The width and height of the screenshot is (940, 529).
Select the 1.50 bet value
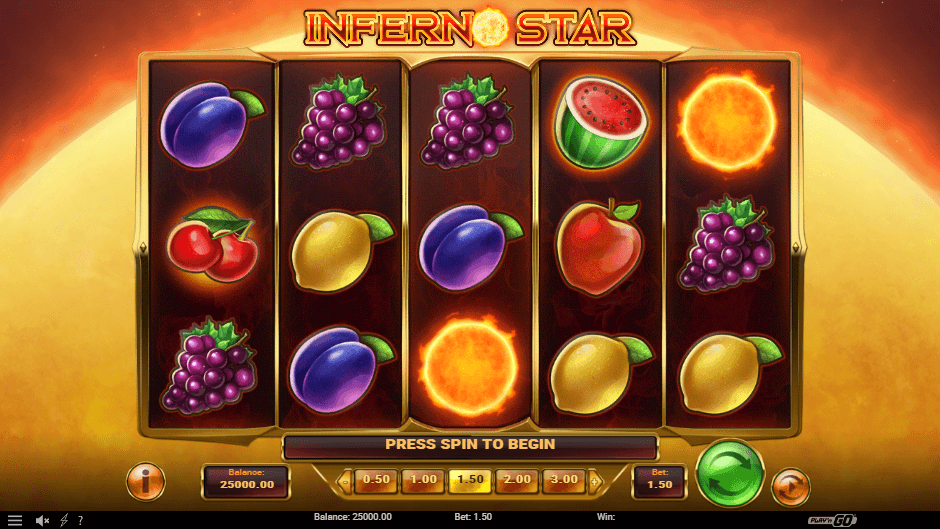pos(470,480)
